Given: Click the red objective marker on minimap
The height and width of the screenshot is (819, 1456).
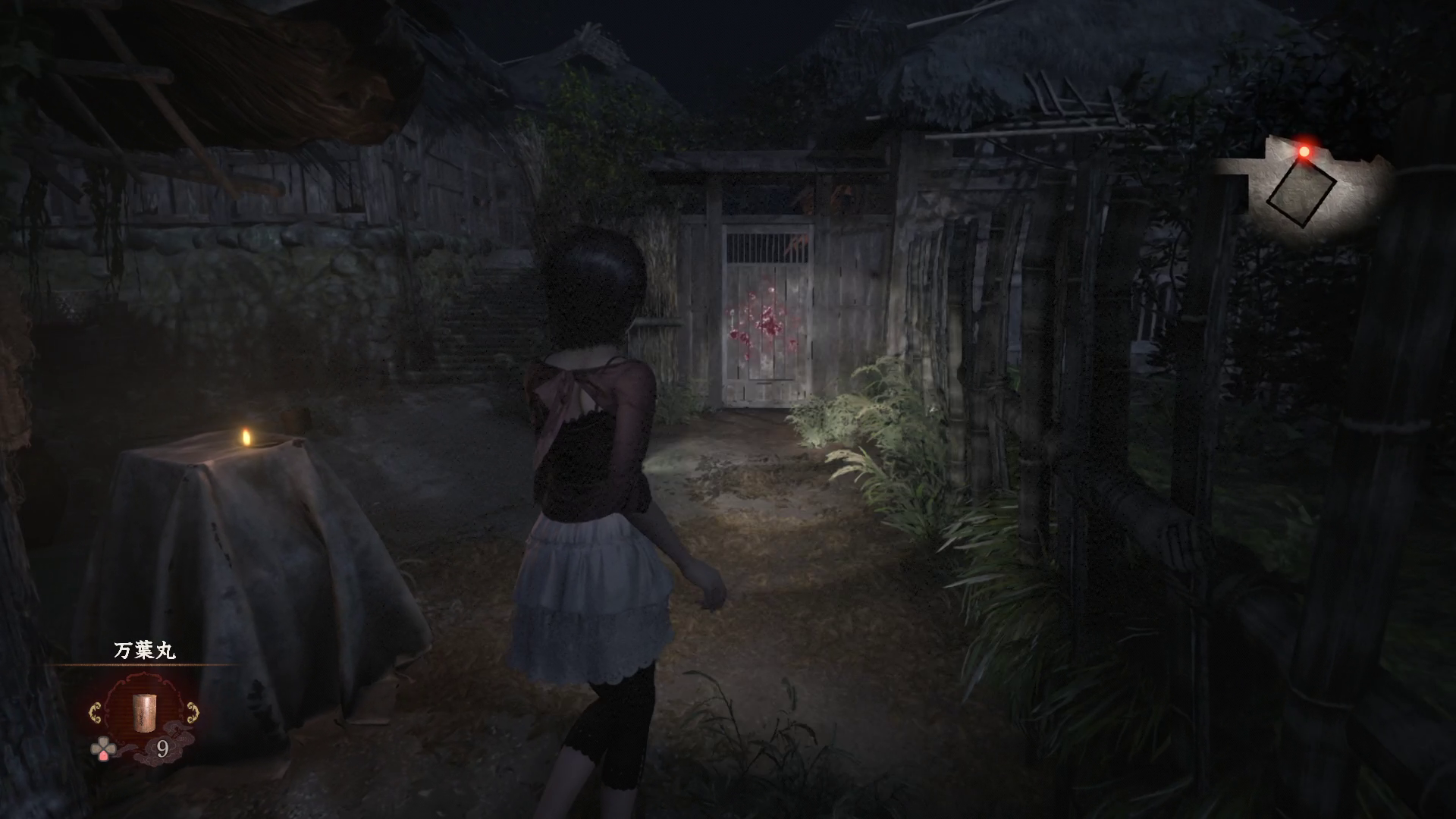Looking at the screenshot, I should (x=1304, y=152).
